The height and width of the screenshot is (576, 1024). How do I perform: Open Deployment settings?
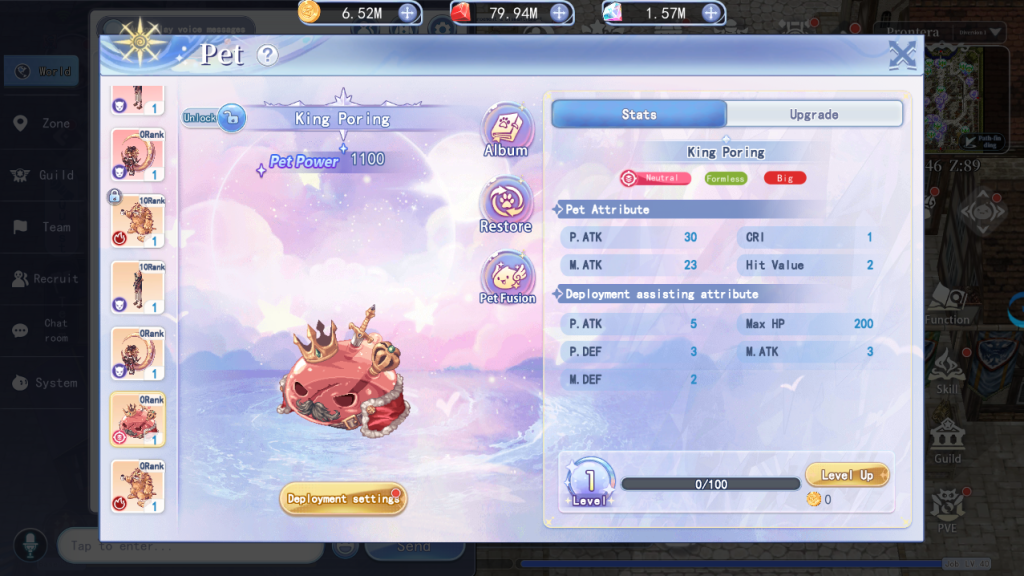343,499
